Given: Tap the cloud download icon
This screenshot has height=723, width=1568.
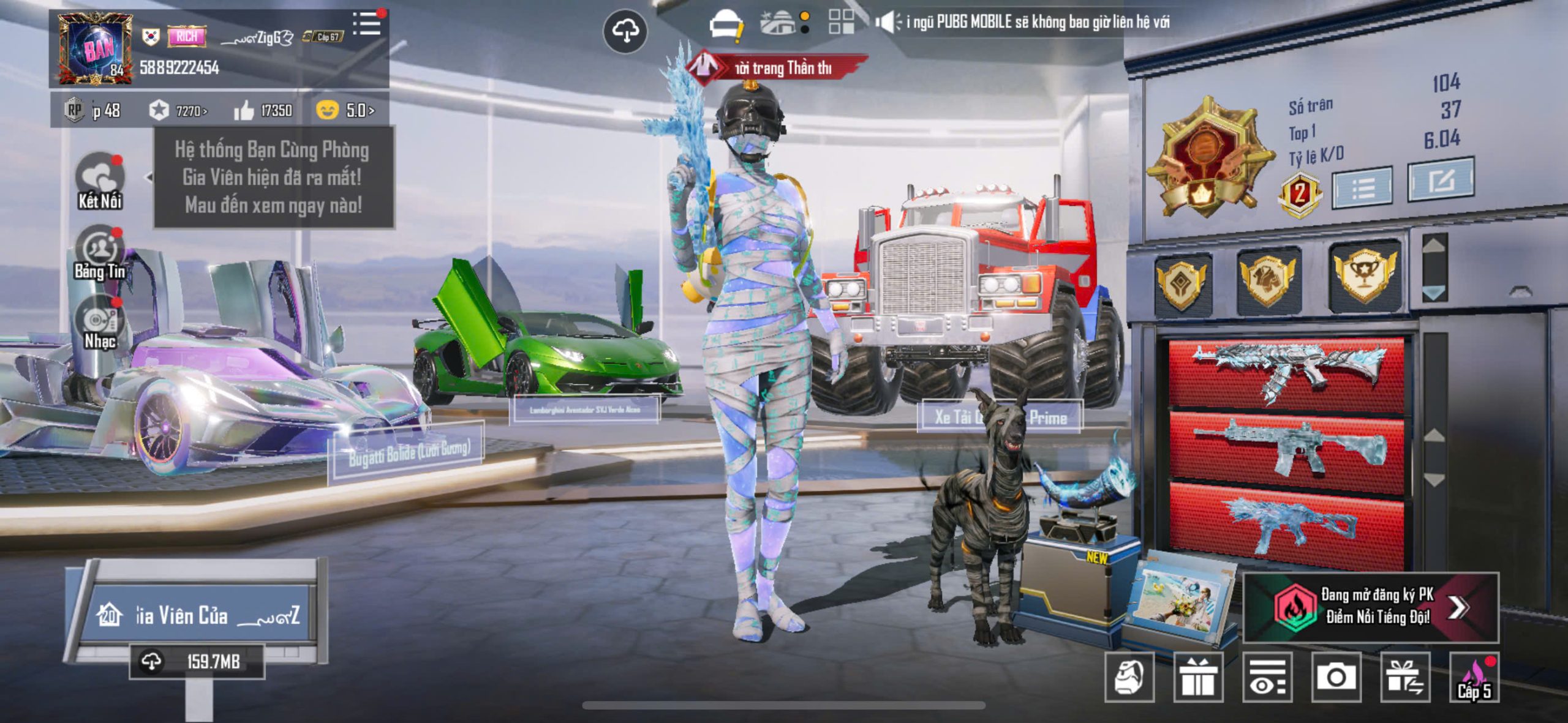Looking at the screenshot, I should click(x=625, y=31).
